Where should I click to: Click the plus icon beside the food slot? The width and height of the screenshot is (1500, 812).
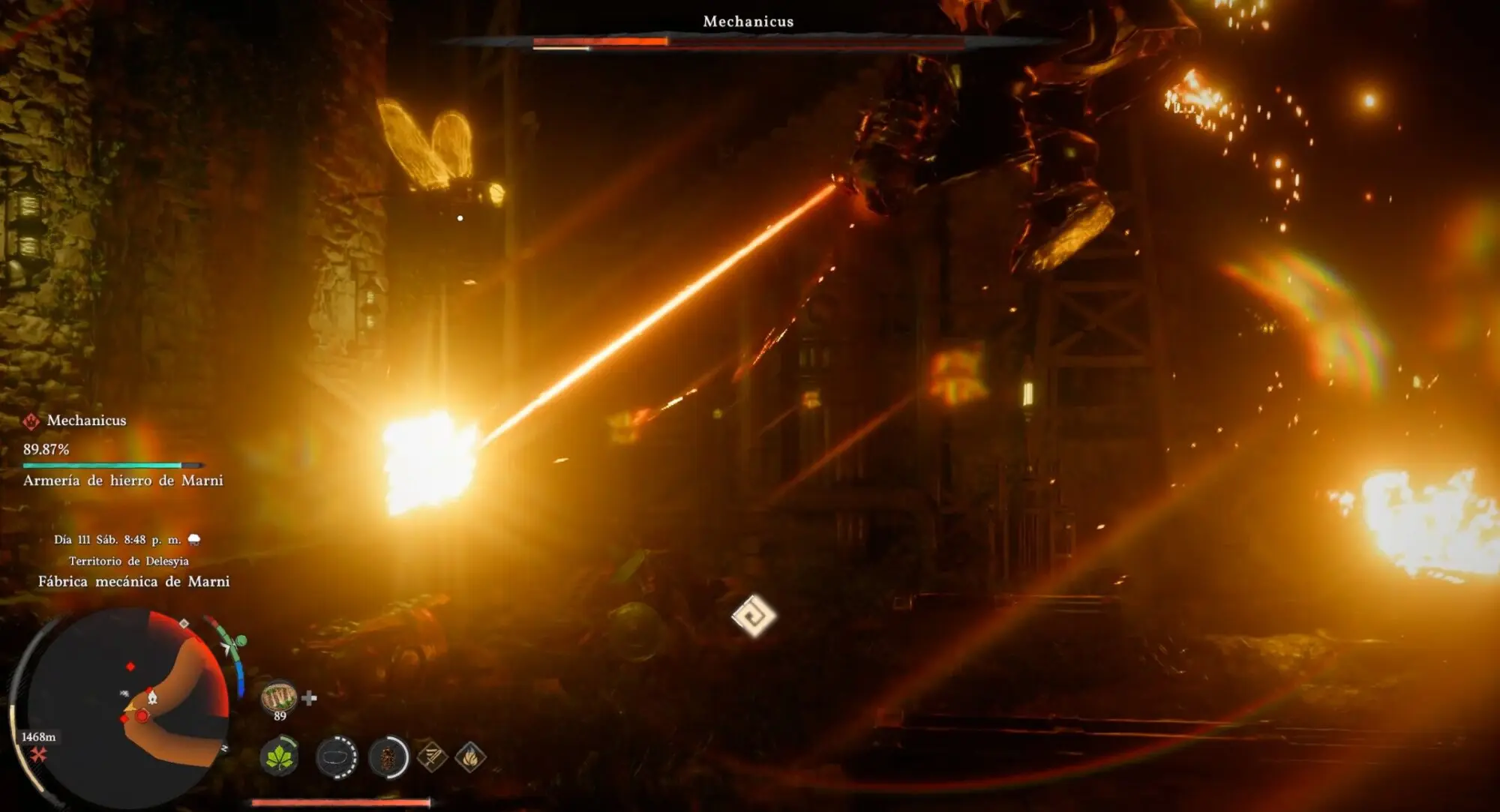pyautogui.click(x=309, y=699)
